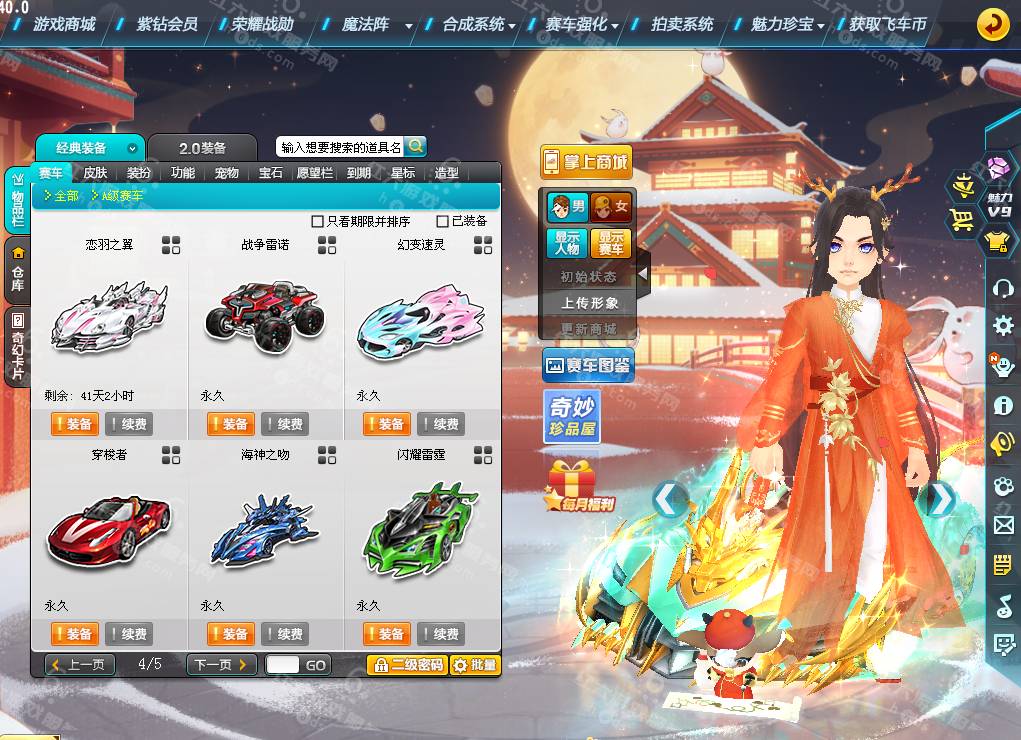The image size is (1021, 740).
Task: Select the 皮肤 skin category tab
Action: coord(95,173)
